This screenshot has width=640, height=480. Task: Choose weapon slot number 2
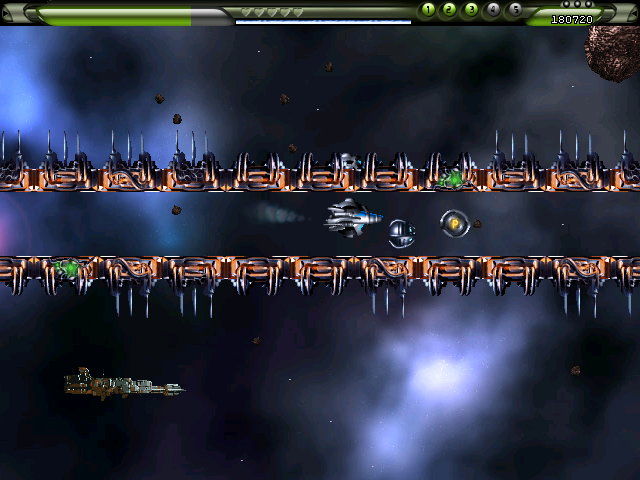(450, 10)
